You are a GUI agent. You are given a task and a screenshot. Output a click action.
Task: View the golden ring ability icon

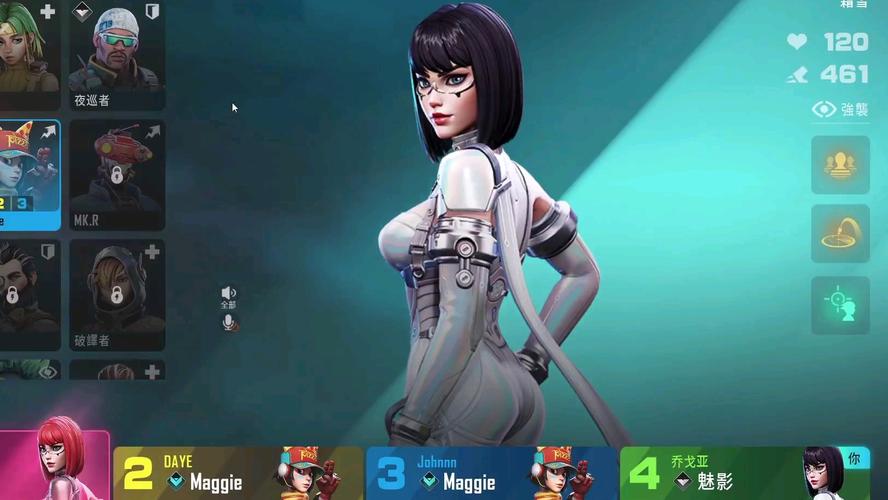[840, 234]
